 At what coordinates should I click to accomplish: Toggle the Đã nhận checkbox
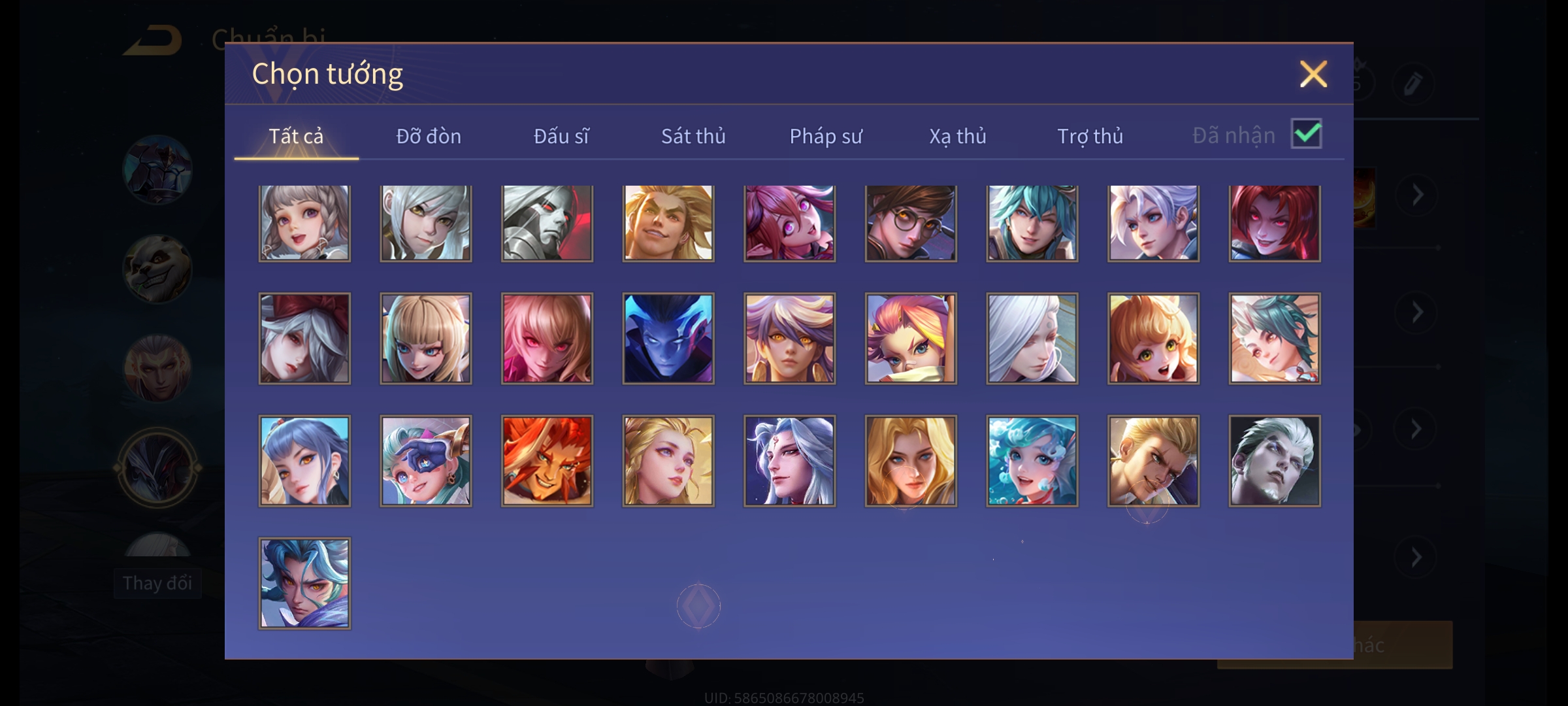1306,135
